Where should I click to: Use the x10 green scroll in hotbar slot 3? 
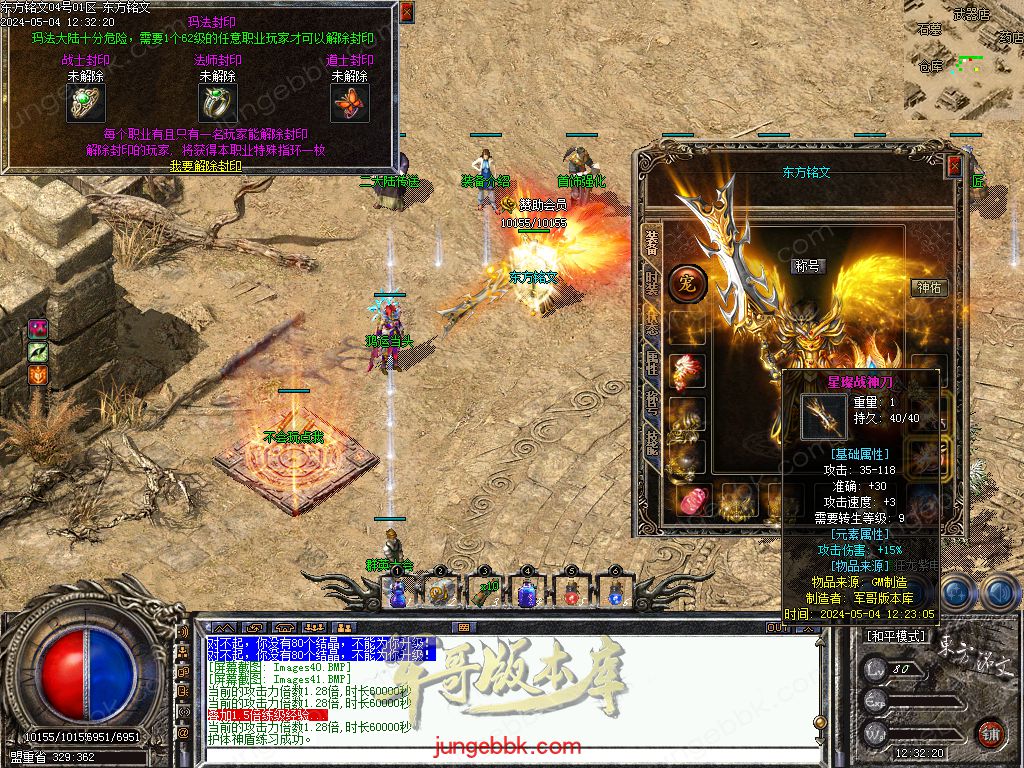point(484,593)
